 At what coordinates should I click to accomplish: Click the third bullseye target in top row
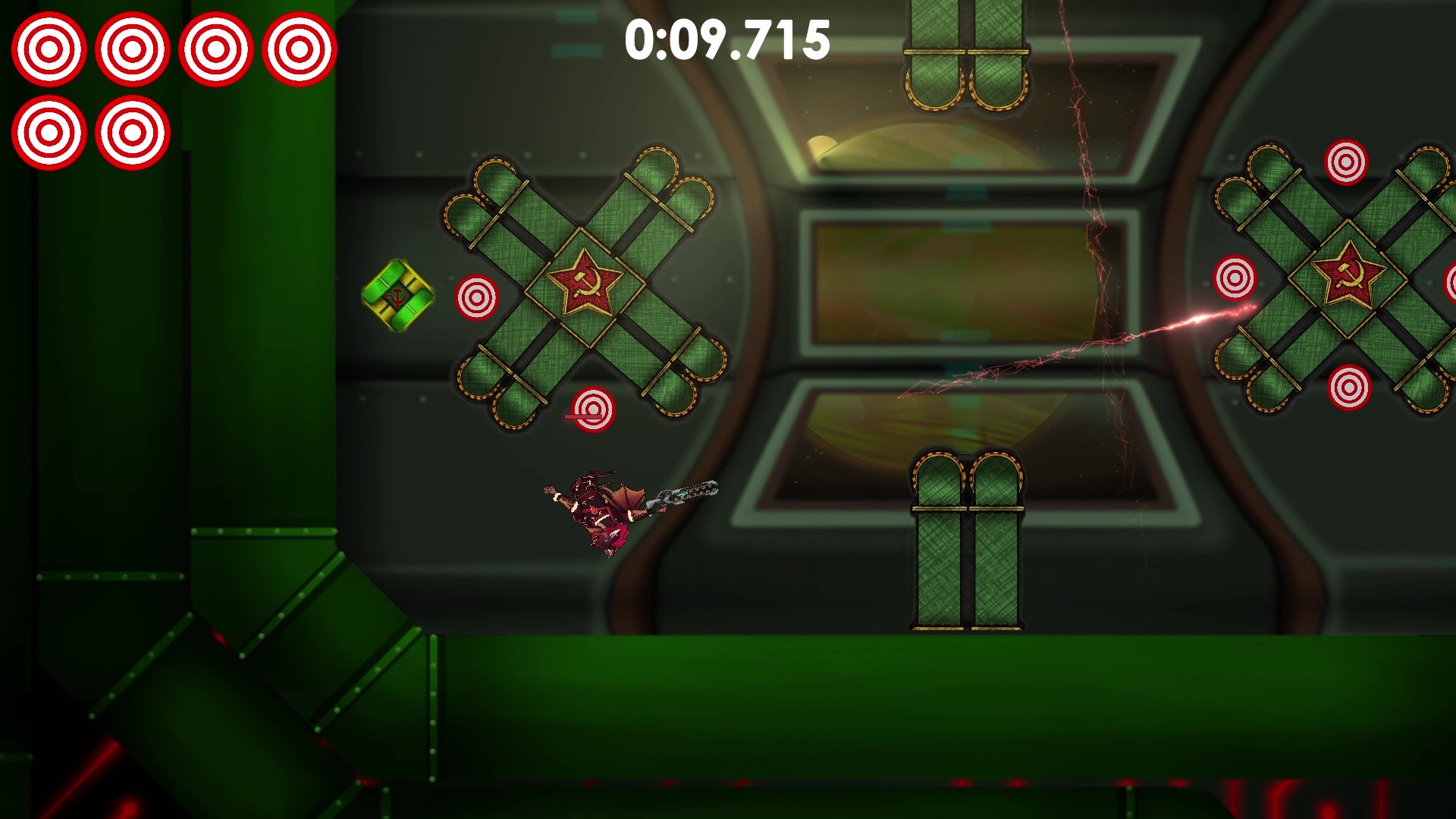pyautogui.click(x=216, y=48)
